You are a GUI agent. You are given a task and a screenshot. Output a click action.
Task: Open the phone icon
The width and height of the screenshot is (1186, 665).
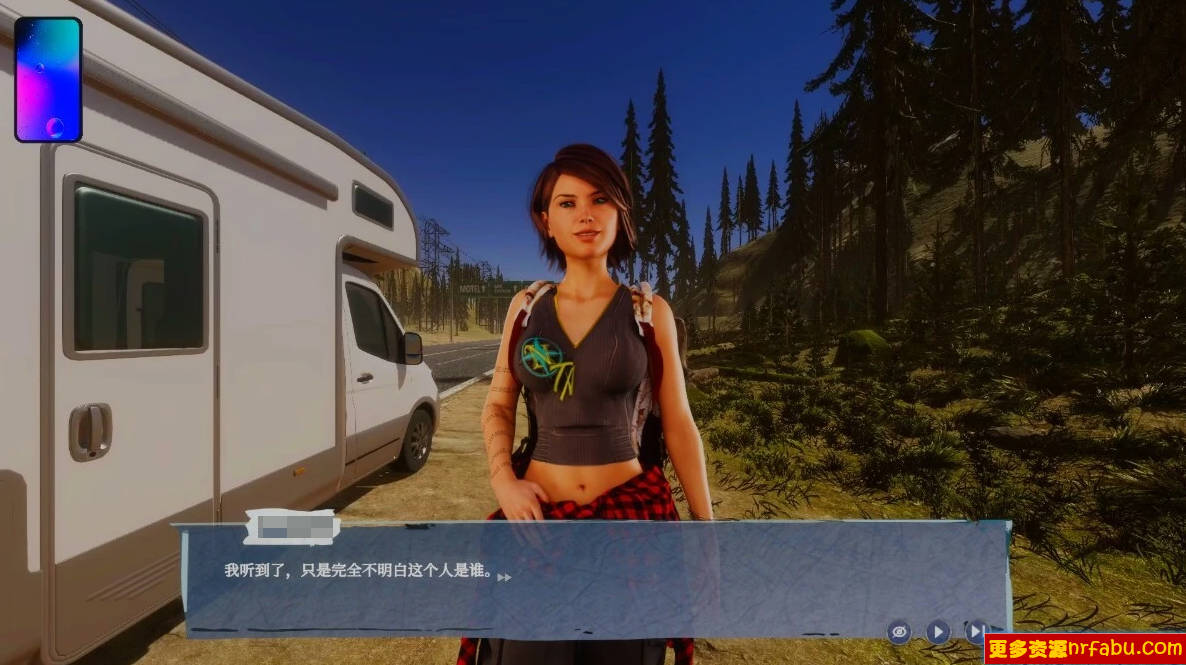point(48,80)
